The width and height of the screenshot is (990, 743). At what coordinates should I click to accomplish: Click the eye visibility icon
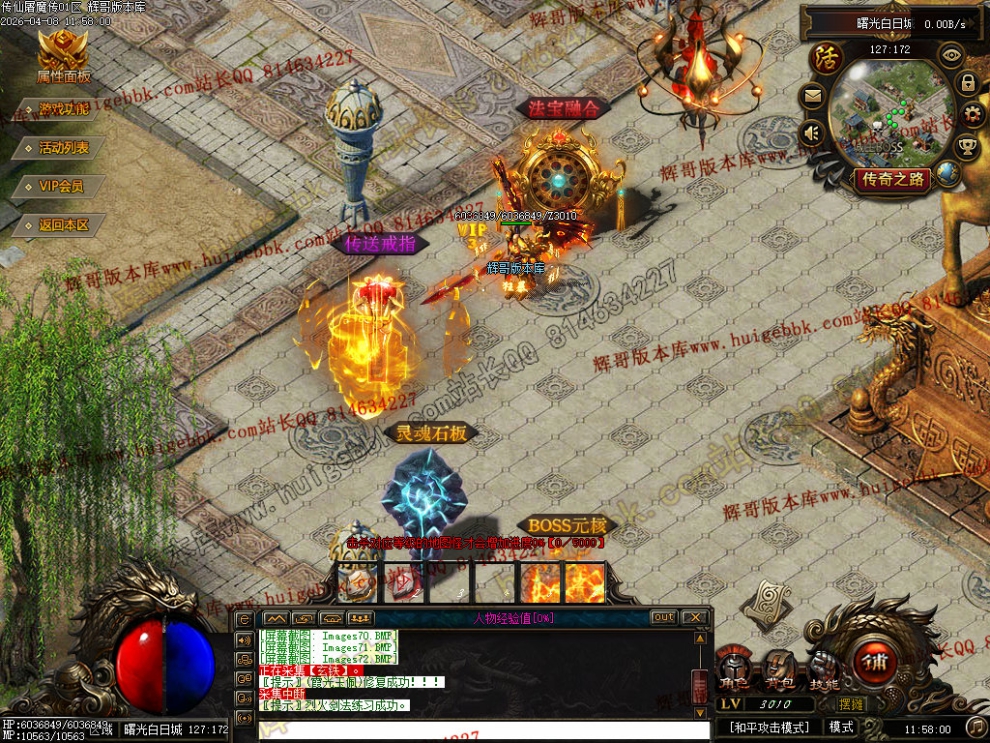951,55
